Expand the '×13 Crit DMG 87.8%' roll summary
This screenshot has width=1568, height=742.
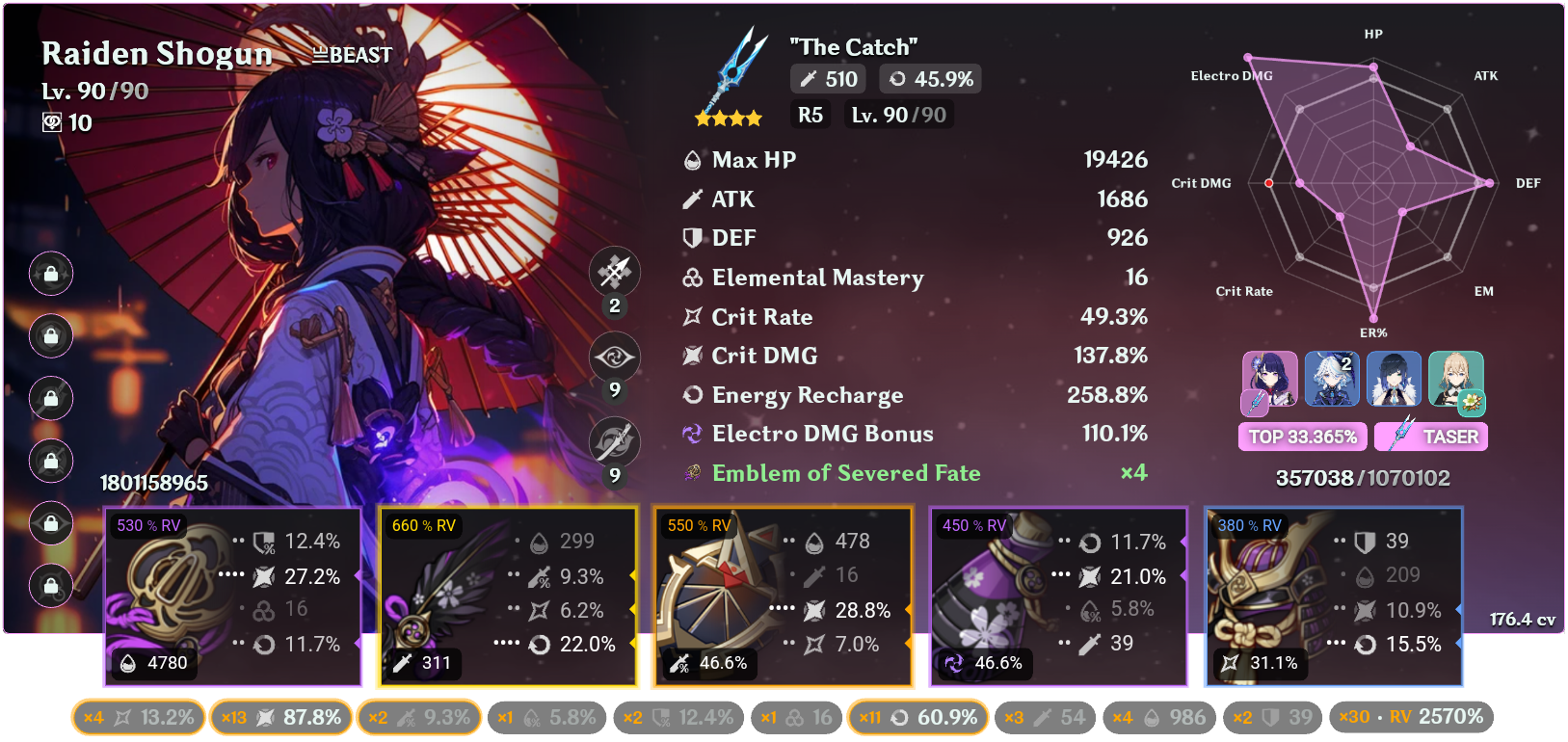(x=280, y=717)
